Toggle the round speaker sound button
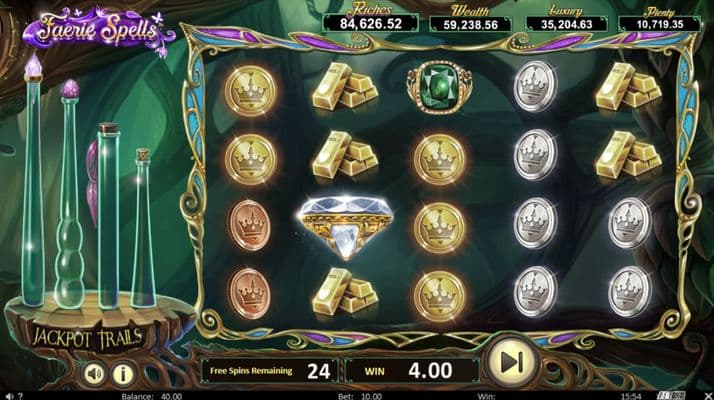714x400 pixels. 95,374
